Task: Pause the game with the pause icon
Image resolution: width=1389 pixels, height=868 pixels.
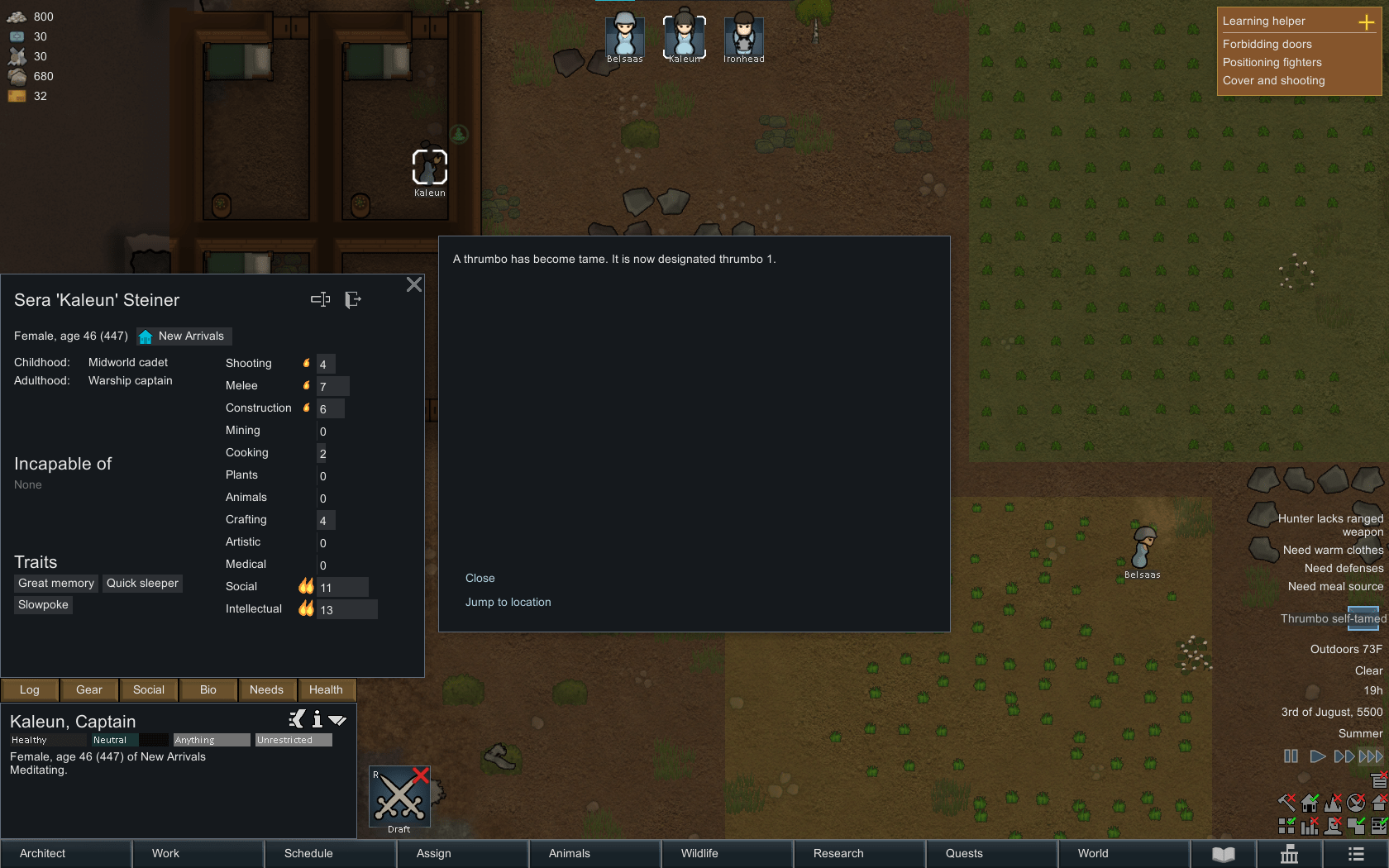Action: tap(1291, 756)
